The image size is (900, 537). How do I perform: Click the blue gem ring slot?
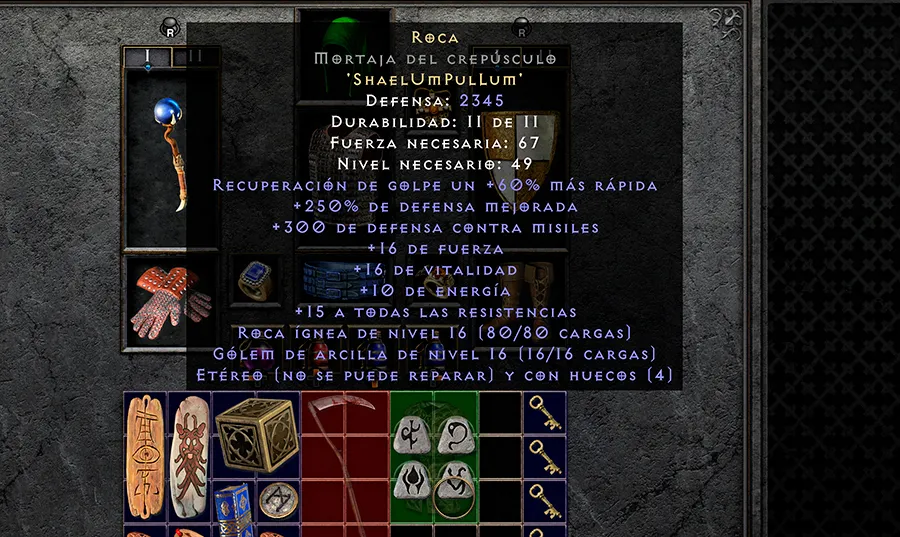pyautogui.click(x=257, y=282)
